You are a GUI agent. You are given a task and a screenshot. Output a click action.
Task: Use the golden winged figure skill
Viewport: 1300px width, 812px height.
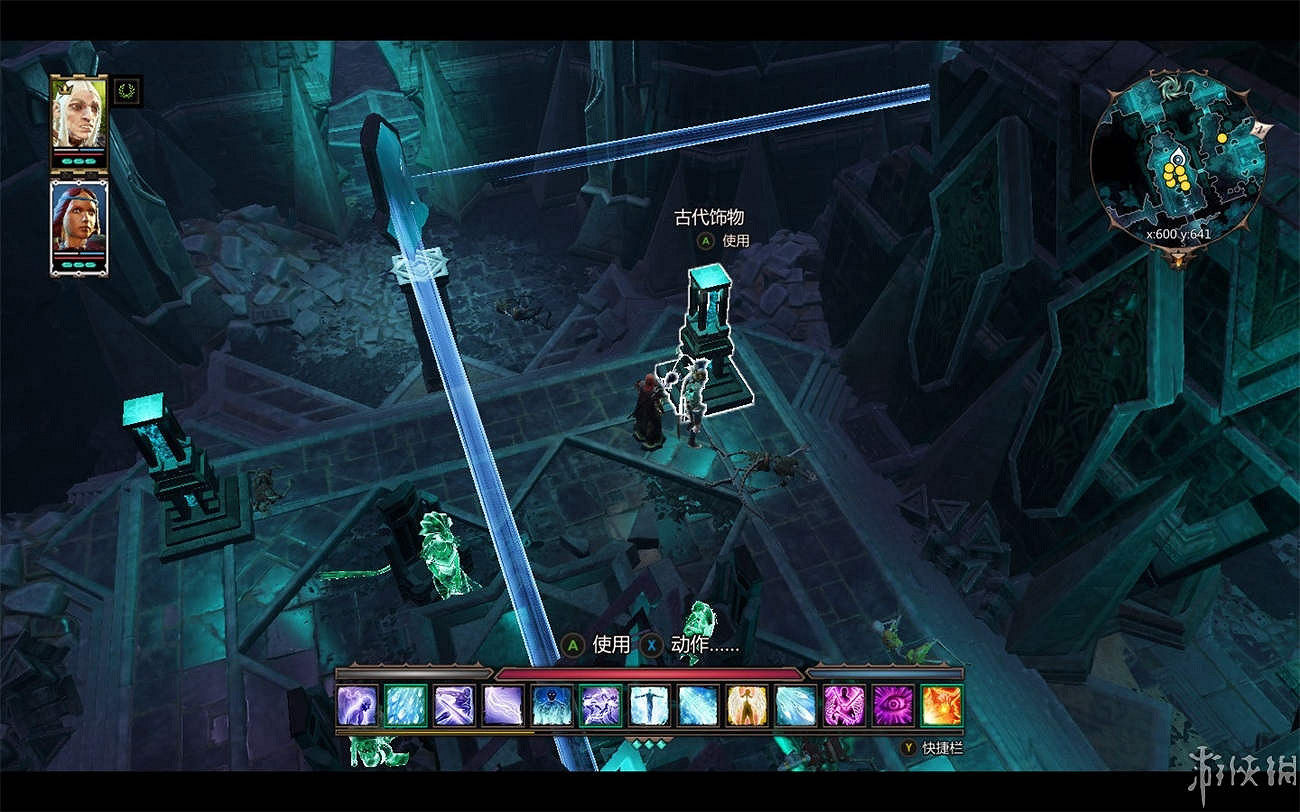pyautogui.click(x=746, y=705)
